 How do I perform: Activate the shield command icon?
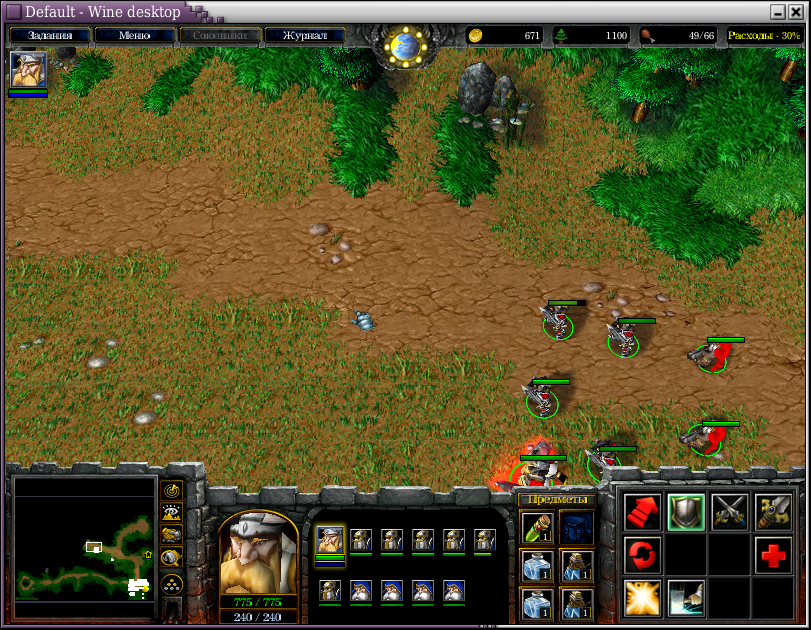click(x=686, y=512)
